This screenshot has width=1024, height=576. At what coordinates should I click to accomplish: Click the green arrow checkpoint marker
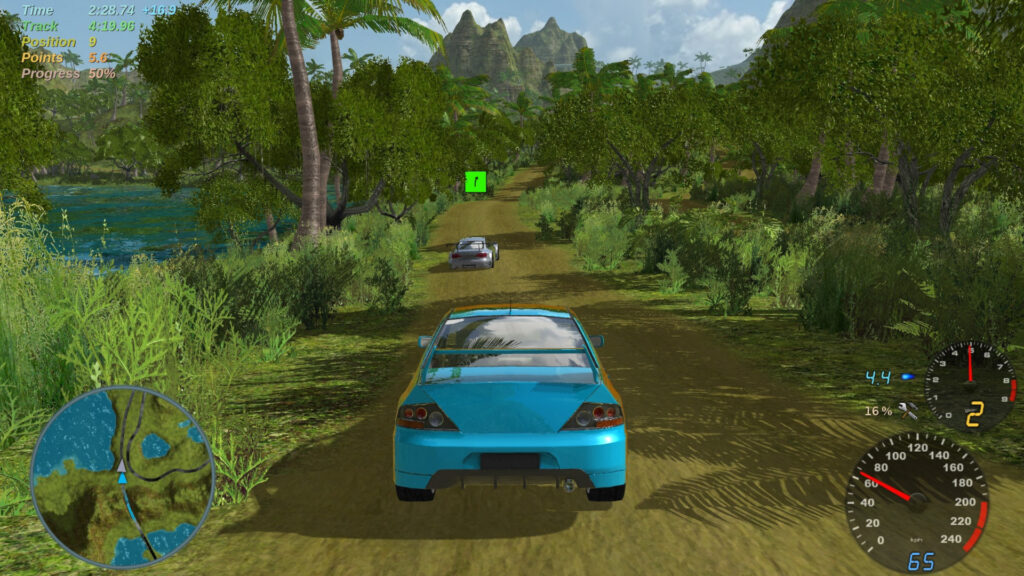[476, 182]
